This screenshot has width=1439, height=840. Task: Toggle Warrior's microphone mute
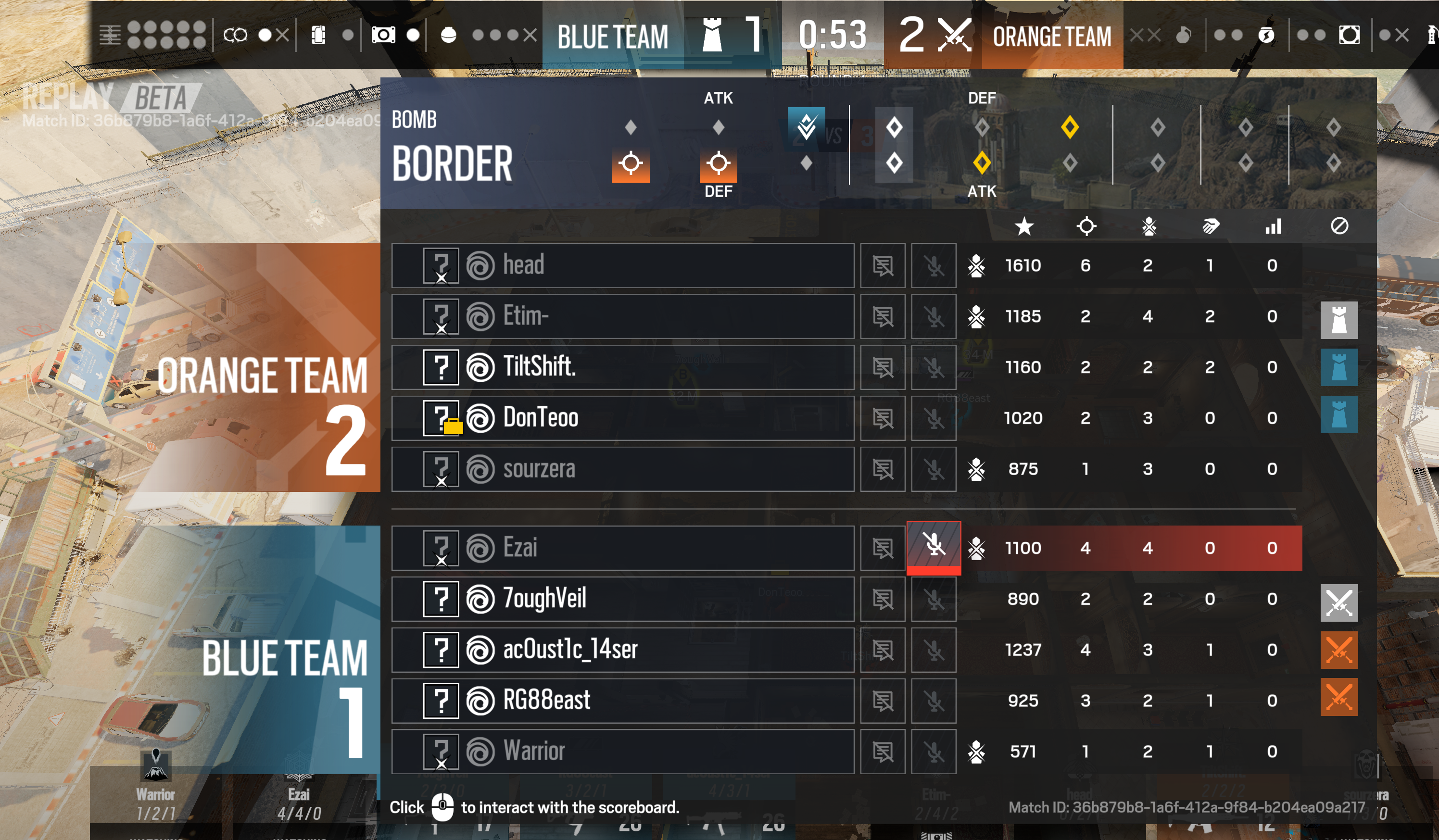935,752
